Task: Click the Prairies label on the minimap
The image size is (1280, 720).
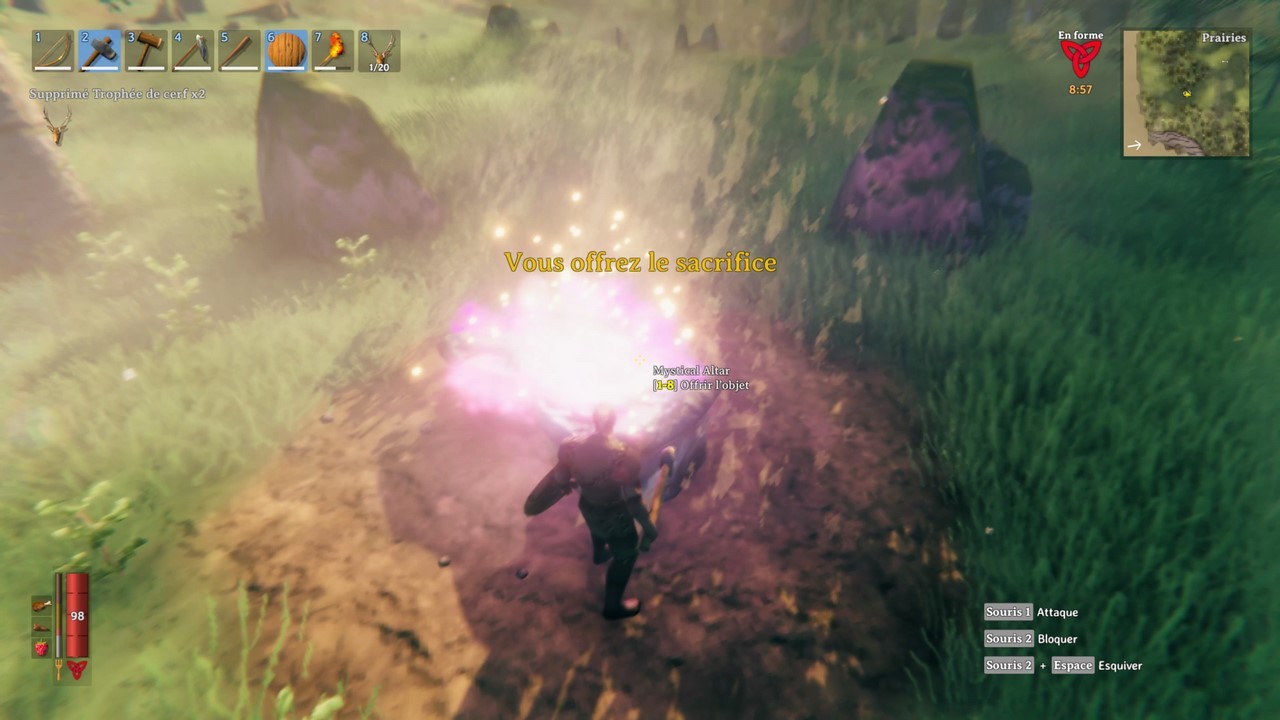Action: point(1224,38)
